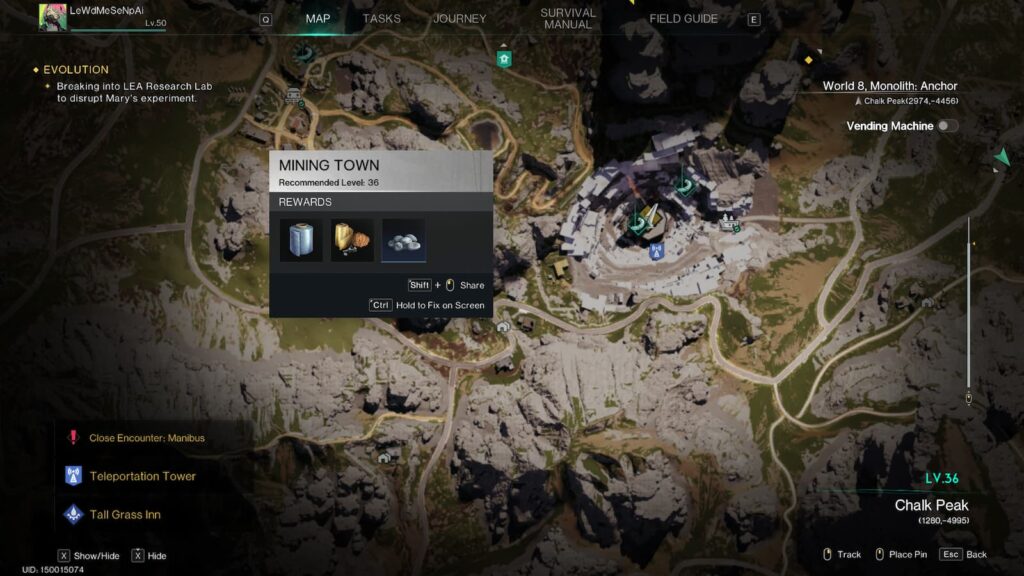This screenshot has height=576, width=1024.
Task: Open the Journey tab
Action: [459, 19]
